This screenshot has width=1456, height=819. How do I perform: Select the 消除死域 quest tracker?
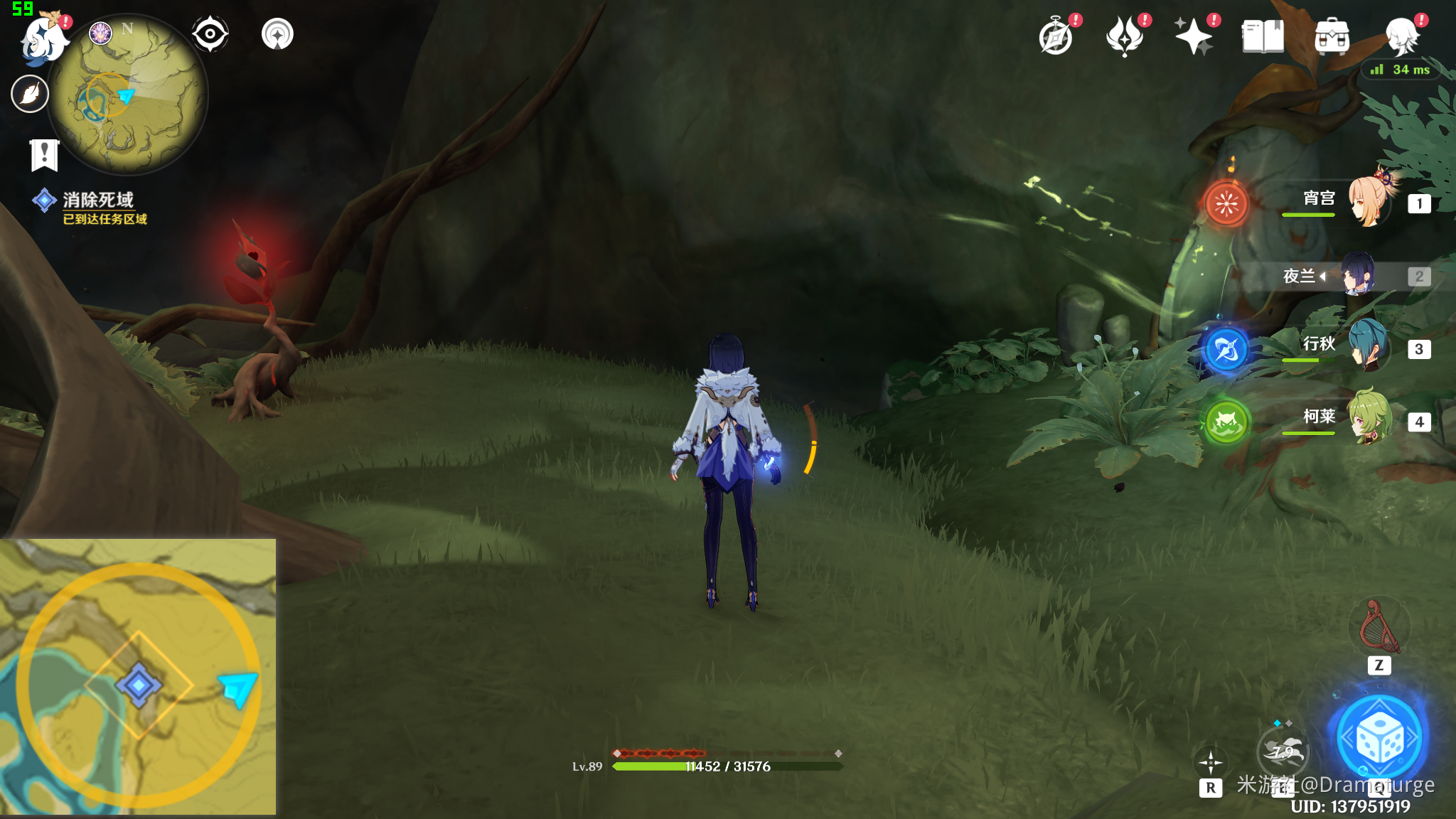pos(97,200)
